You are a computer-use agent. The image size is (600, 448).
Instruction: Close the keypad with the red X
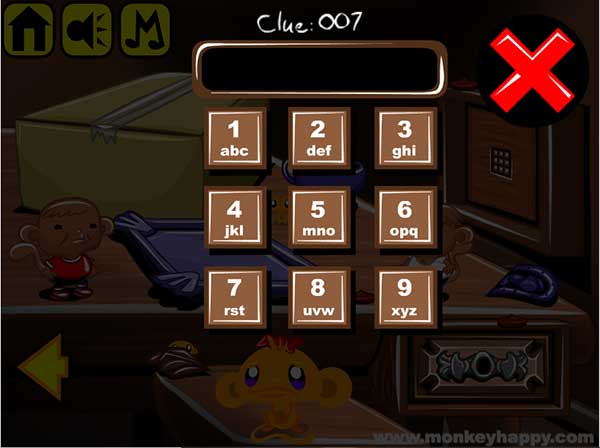tap(532, 69)
